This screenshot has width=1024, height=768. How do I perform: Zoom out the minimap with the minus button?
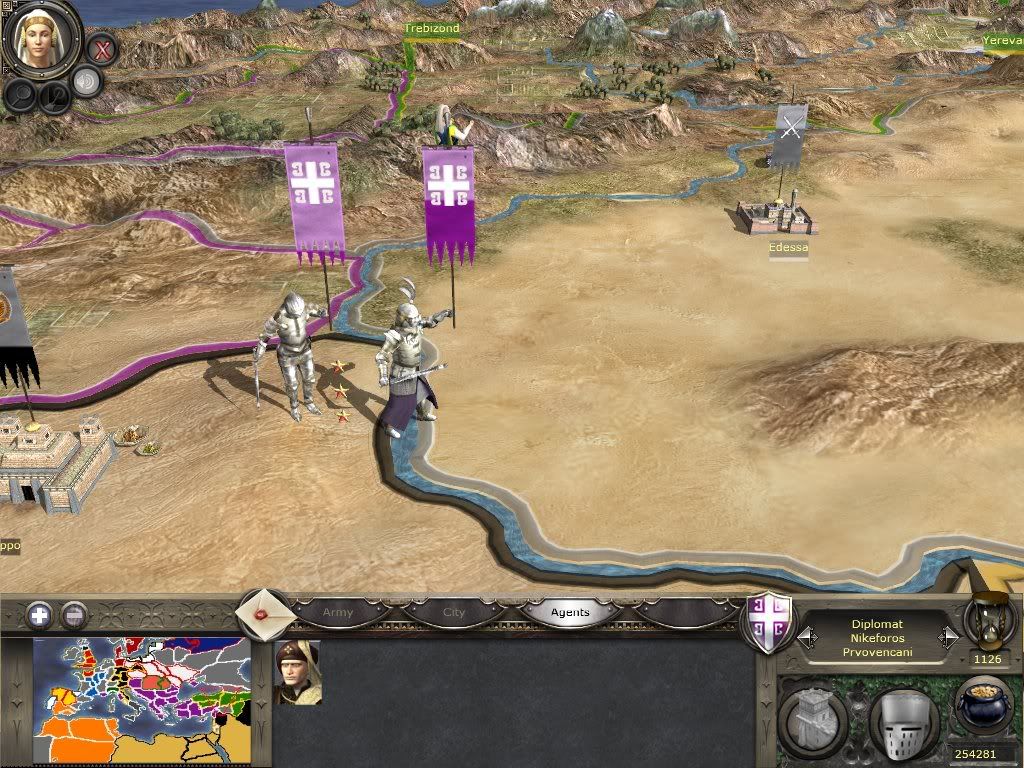pyautogui.click(x=74, y=615)
